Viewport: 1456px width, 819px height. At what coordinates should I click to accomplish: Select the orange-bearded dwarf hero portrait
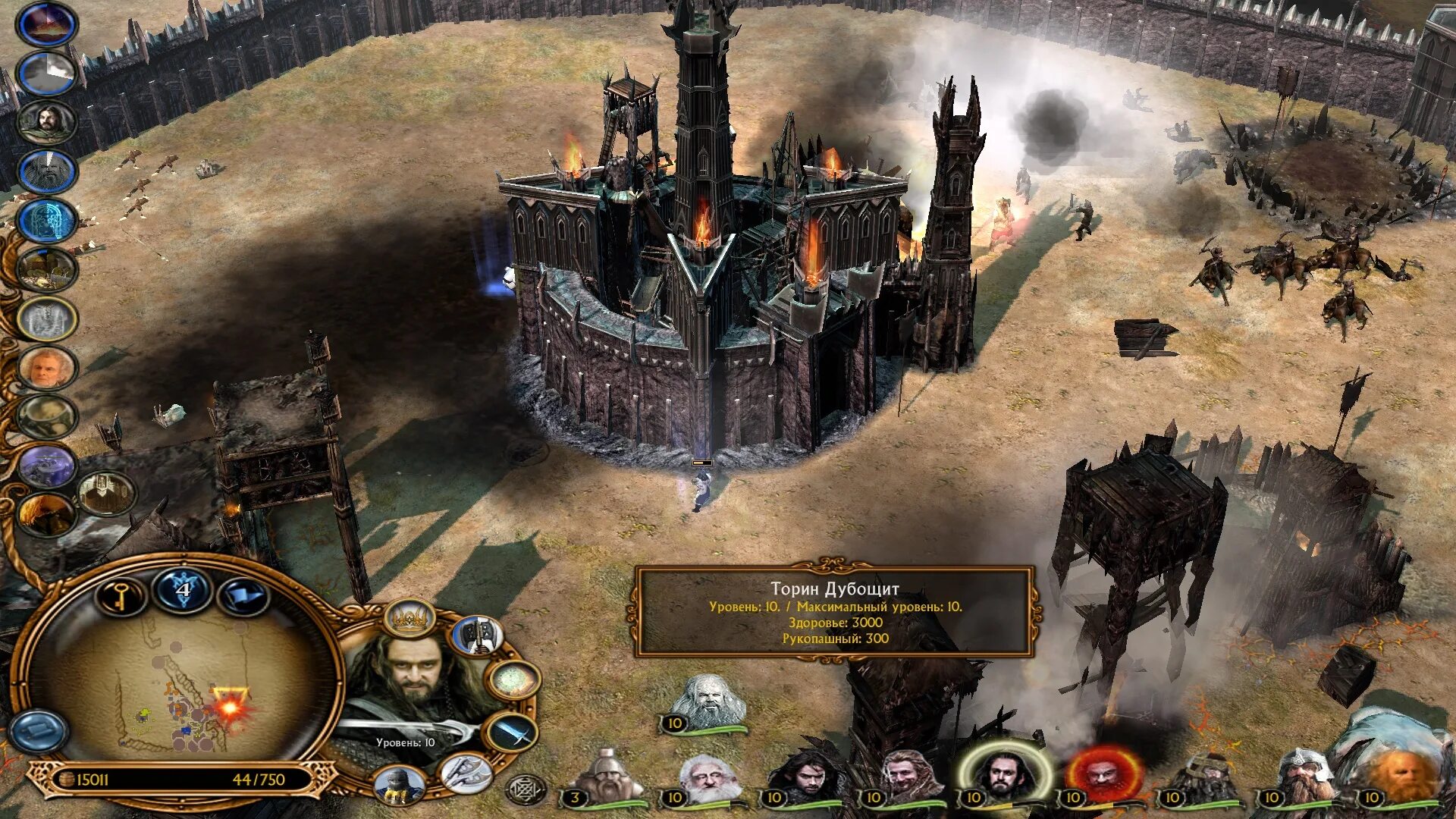click(x=1403, y=775)
